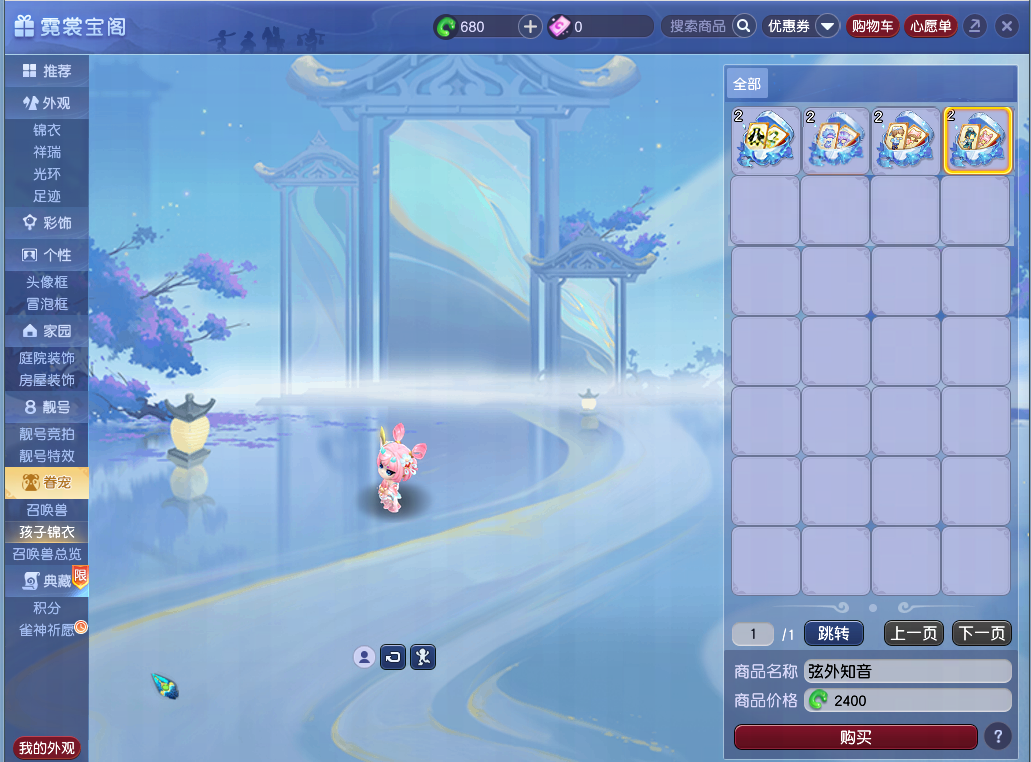Show 我的外观 my appearances

pos(47,748)
